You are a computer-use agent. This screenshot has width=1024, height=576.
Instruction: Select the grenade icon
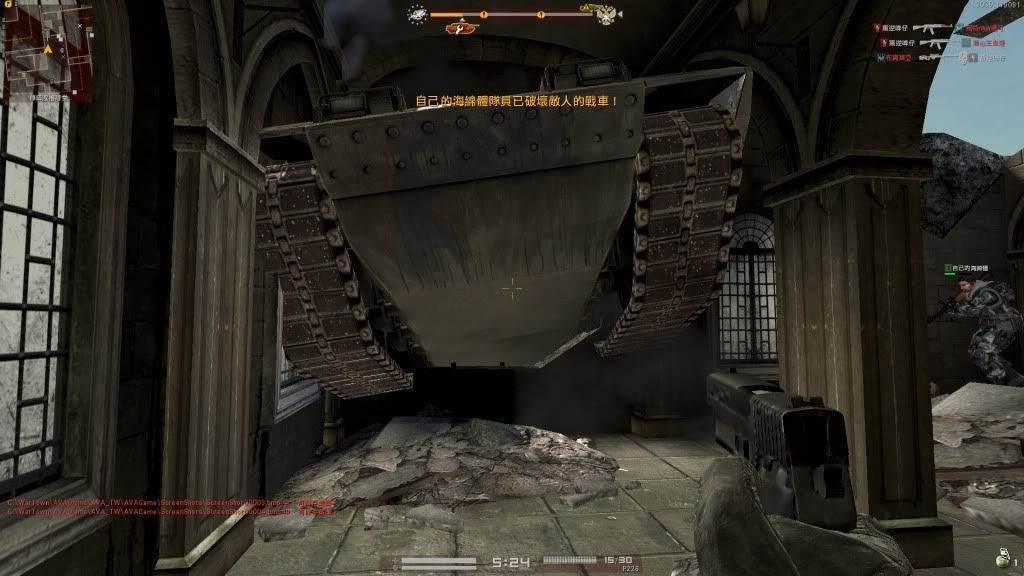1003,557
